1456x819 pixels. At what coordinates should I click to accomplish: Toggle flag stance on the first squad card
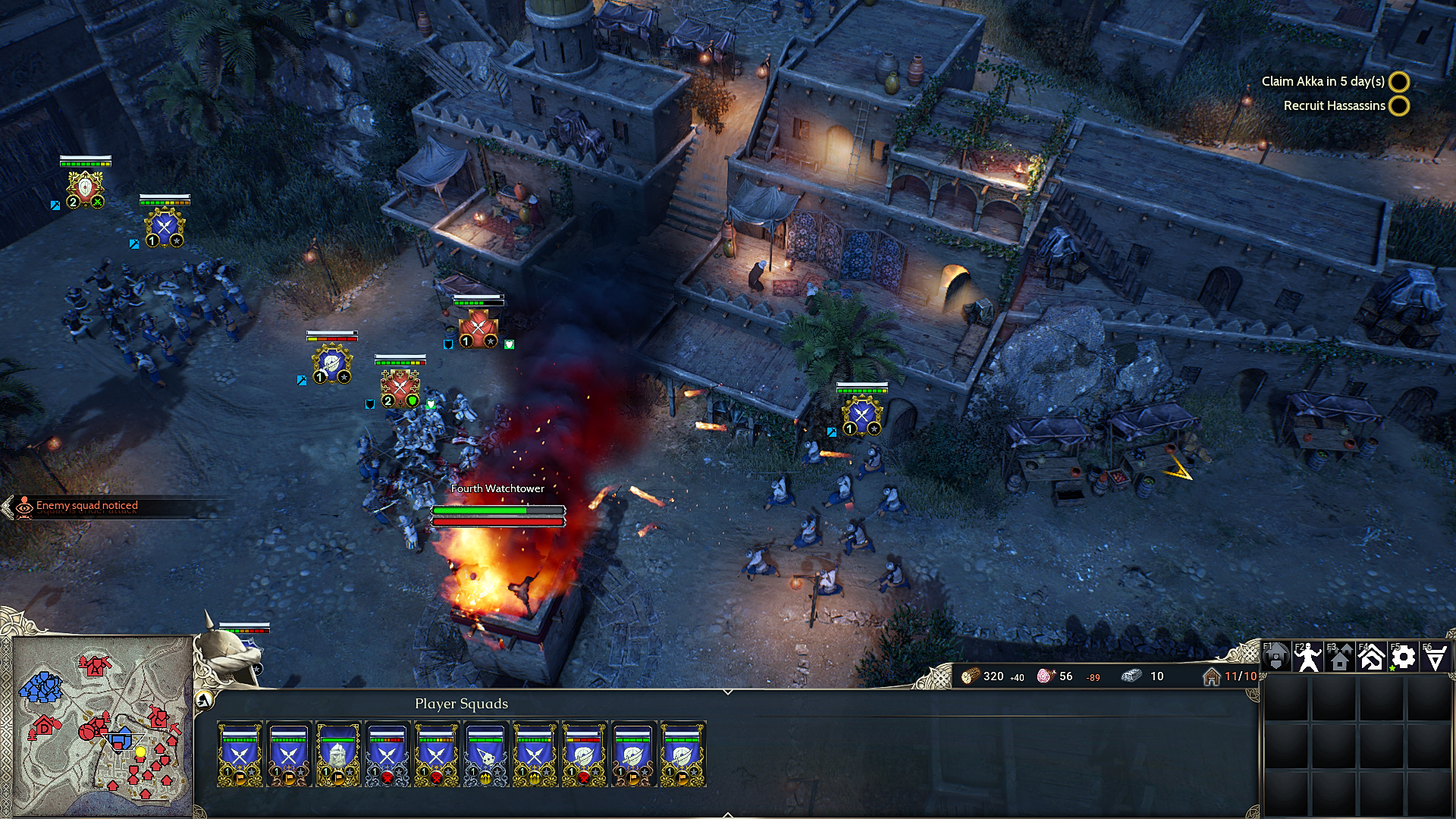tap(240, 777)
